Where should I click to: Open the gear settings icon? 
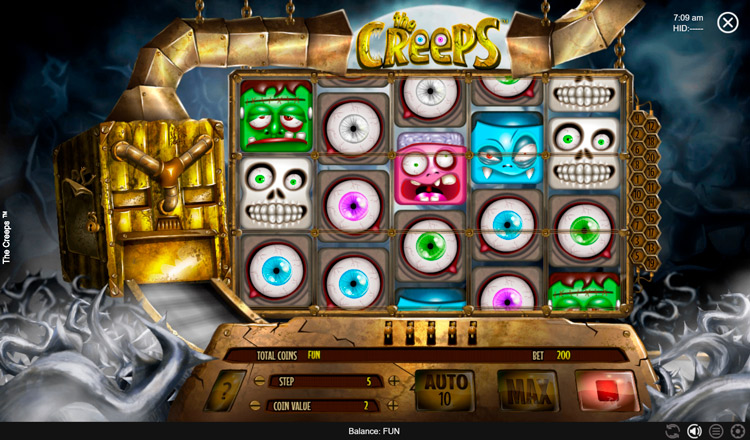click(x=738, y=431)
